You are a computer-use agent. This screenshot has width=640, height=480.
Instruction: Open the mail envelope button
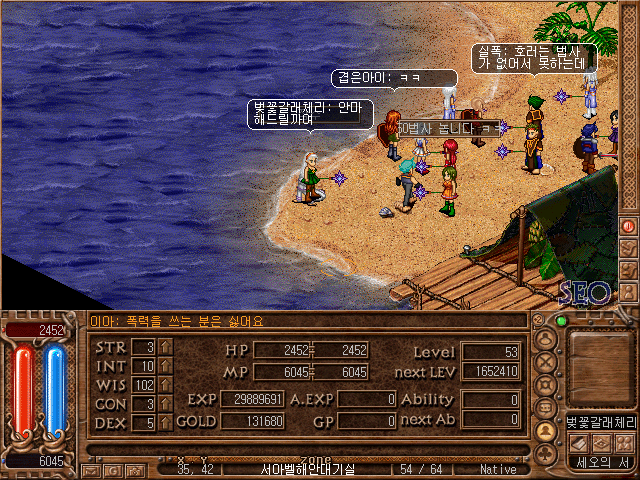[92, 469]
